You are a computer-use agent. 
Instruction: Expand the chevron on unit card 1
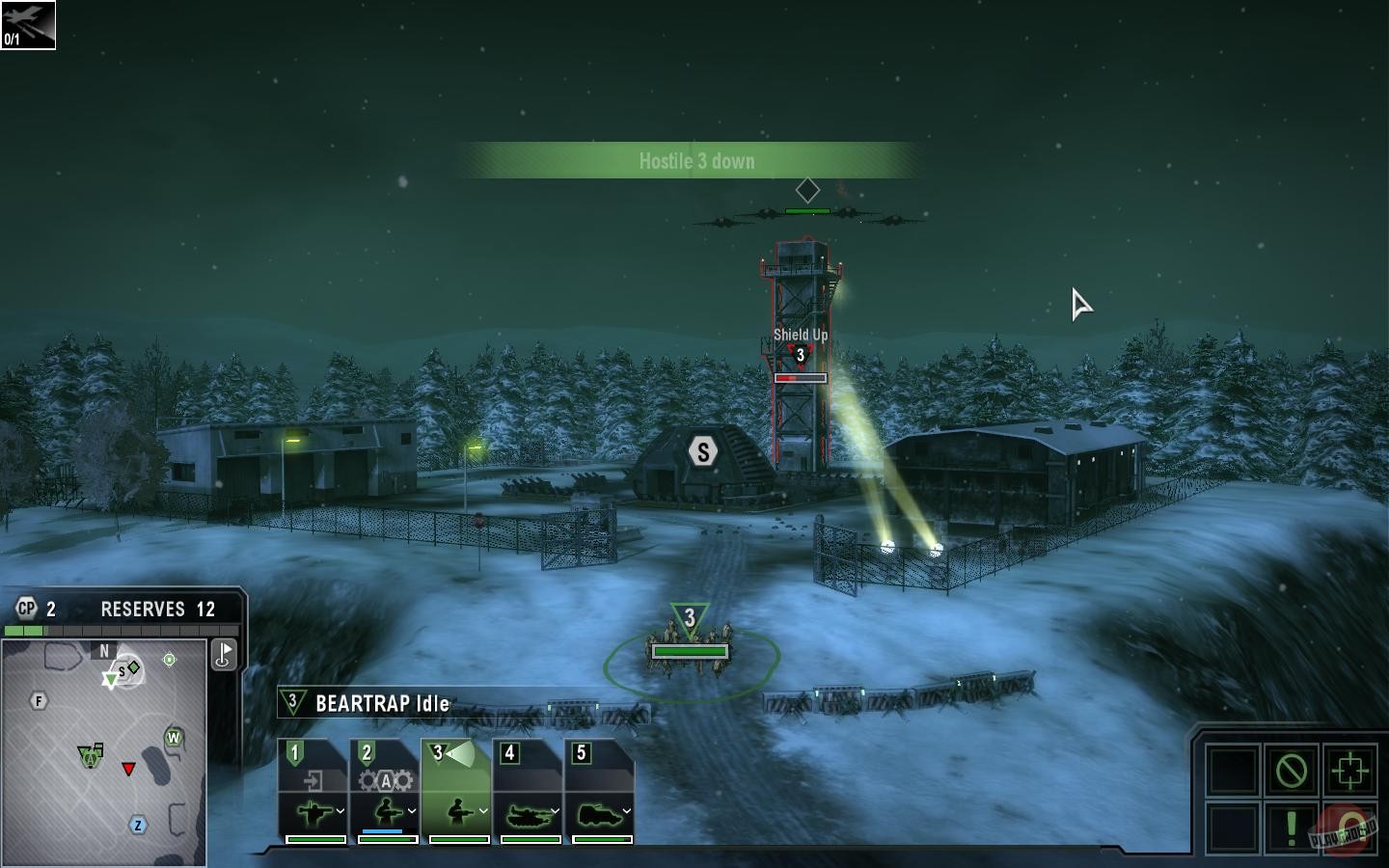(340, 810)
